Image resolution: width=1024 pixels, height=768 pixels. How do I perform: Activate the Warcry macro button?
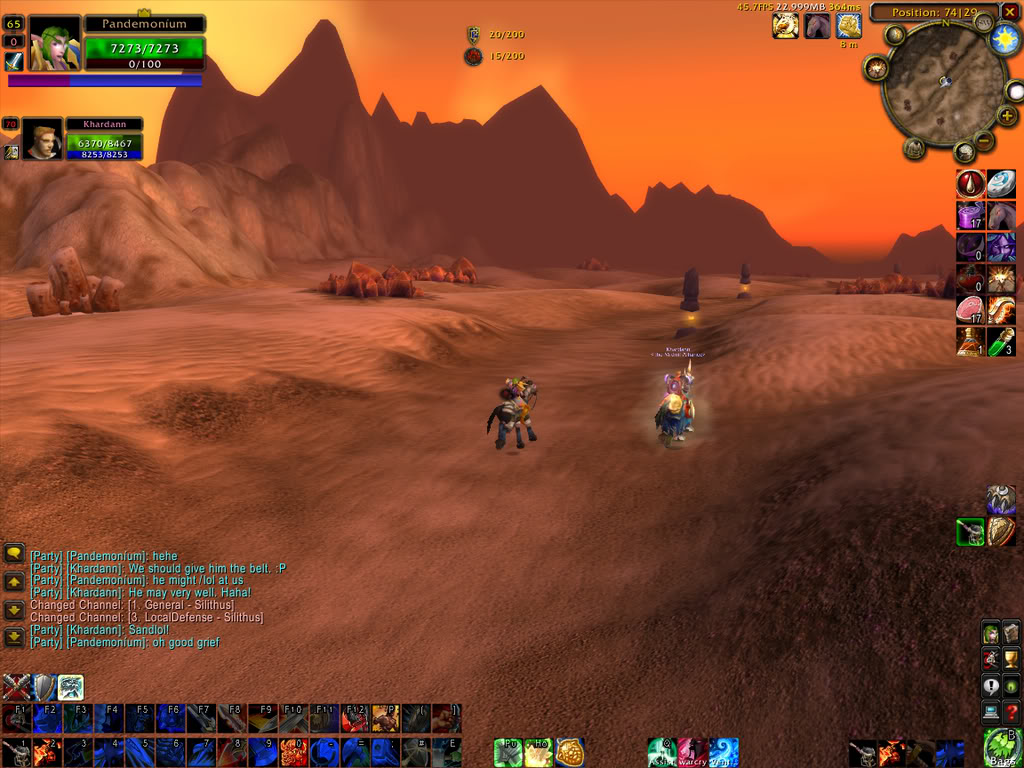692,752
